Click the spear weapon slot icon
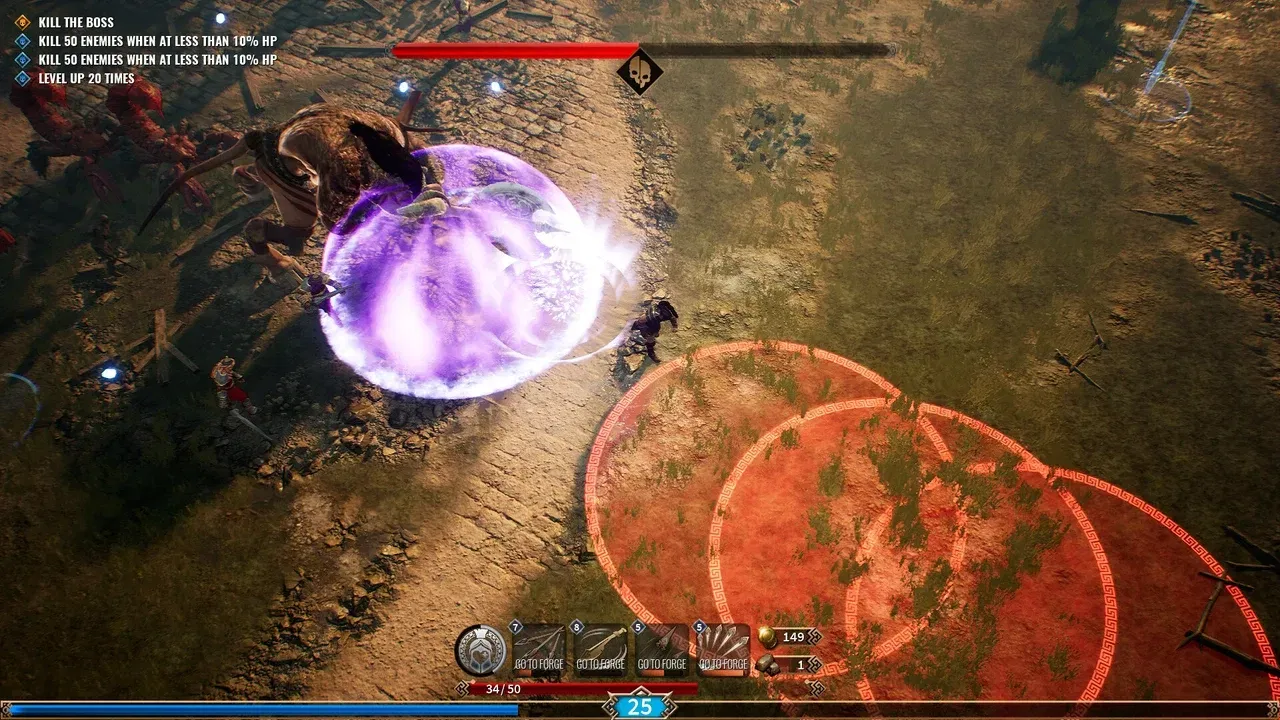Image resolution: width=1280 pixels, height=720 pixels. 538,644
